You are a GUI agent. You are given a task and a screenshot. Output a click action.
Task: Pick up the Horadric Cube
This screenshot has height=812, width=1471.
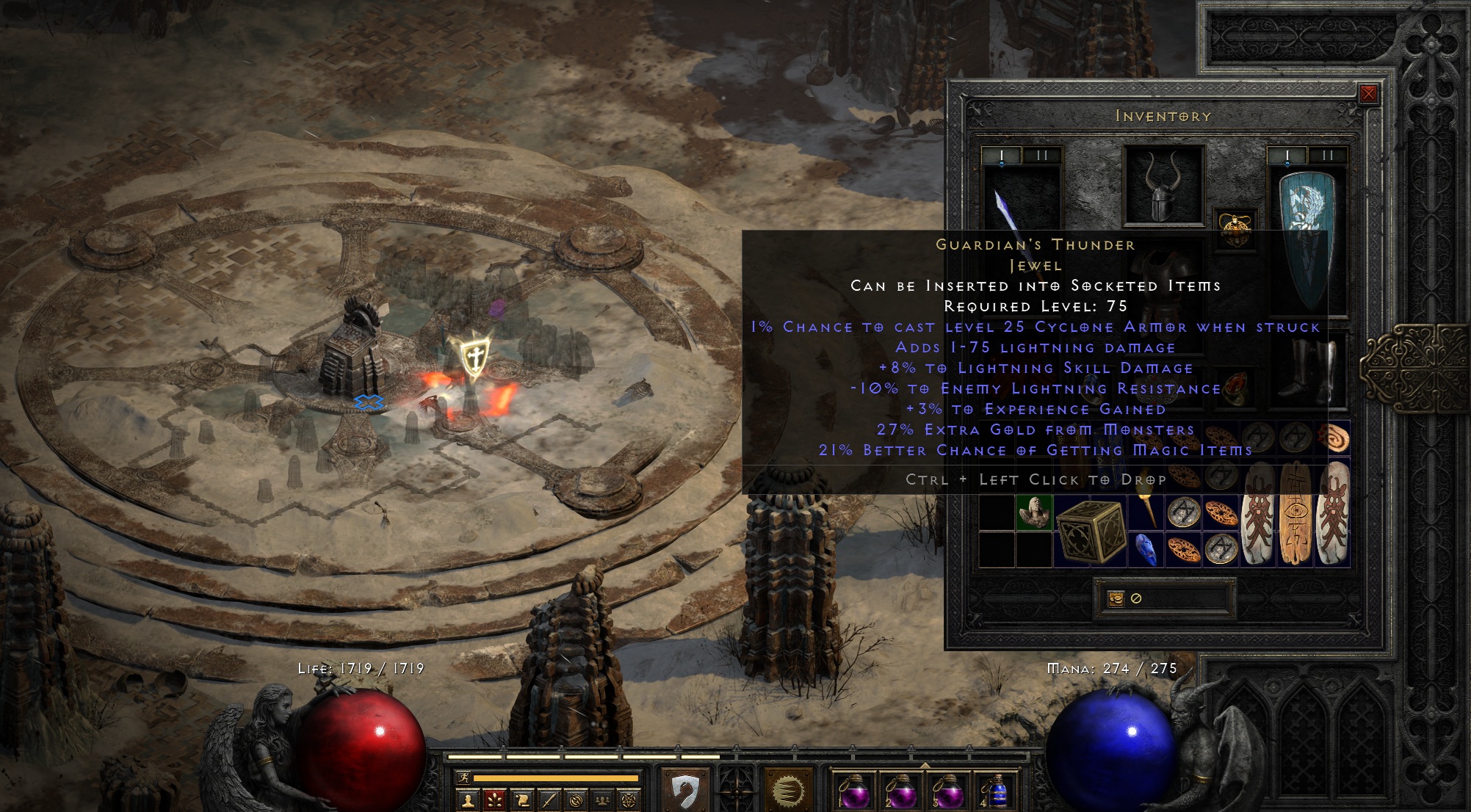pos(1091,531)
